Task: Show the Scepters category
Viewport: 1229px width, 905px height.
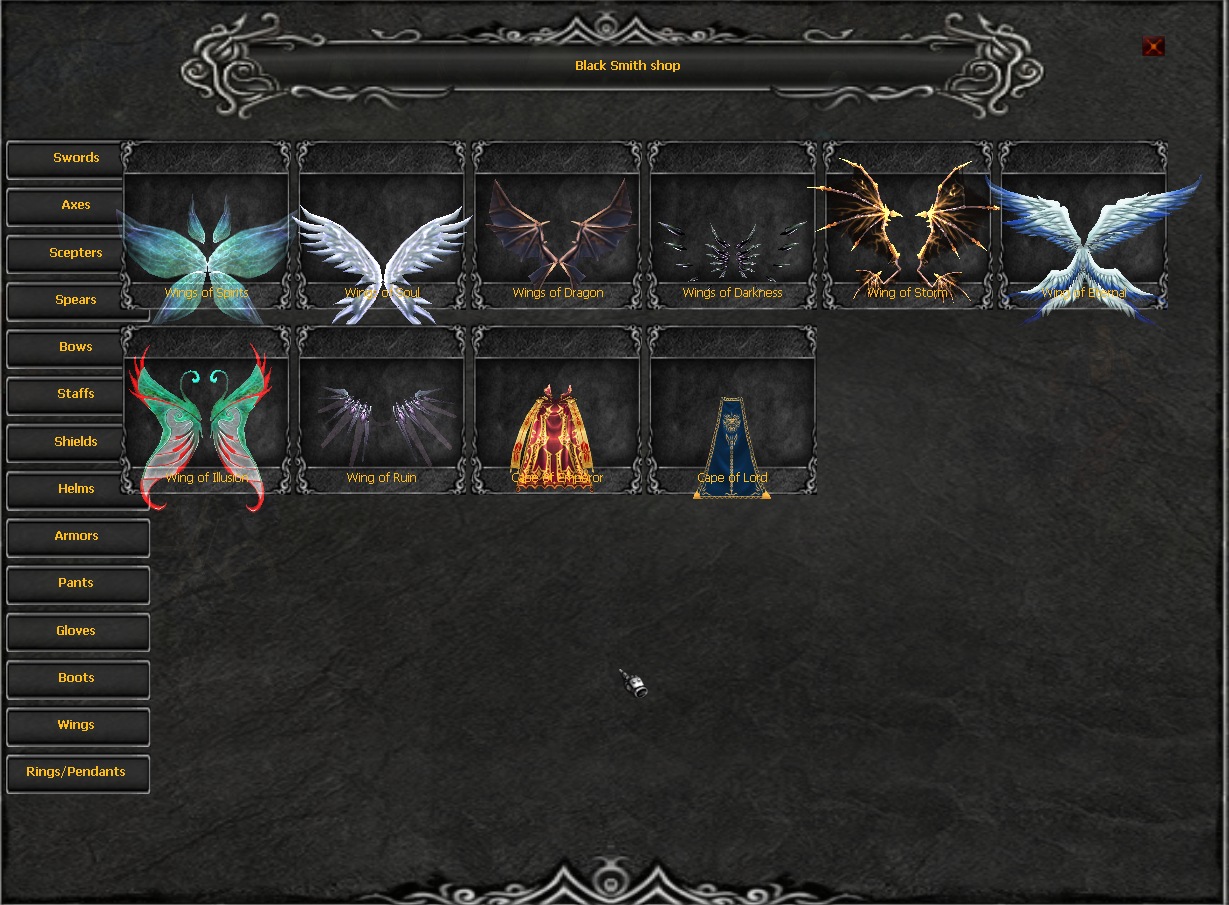Action: pos(77,253)
